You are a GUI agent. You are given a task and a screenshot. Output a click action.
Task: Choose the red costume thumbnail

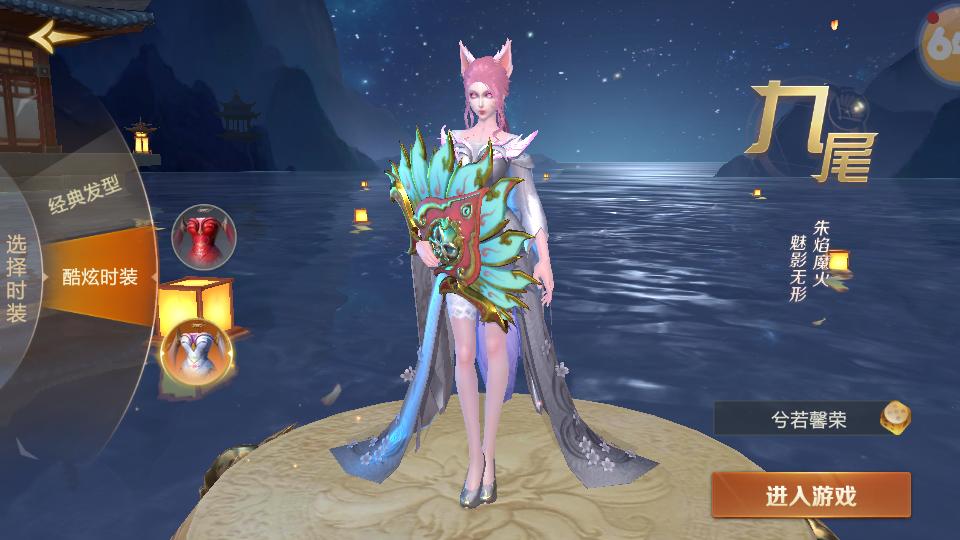coord(202,235)
